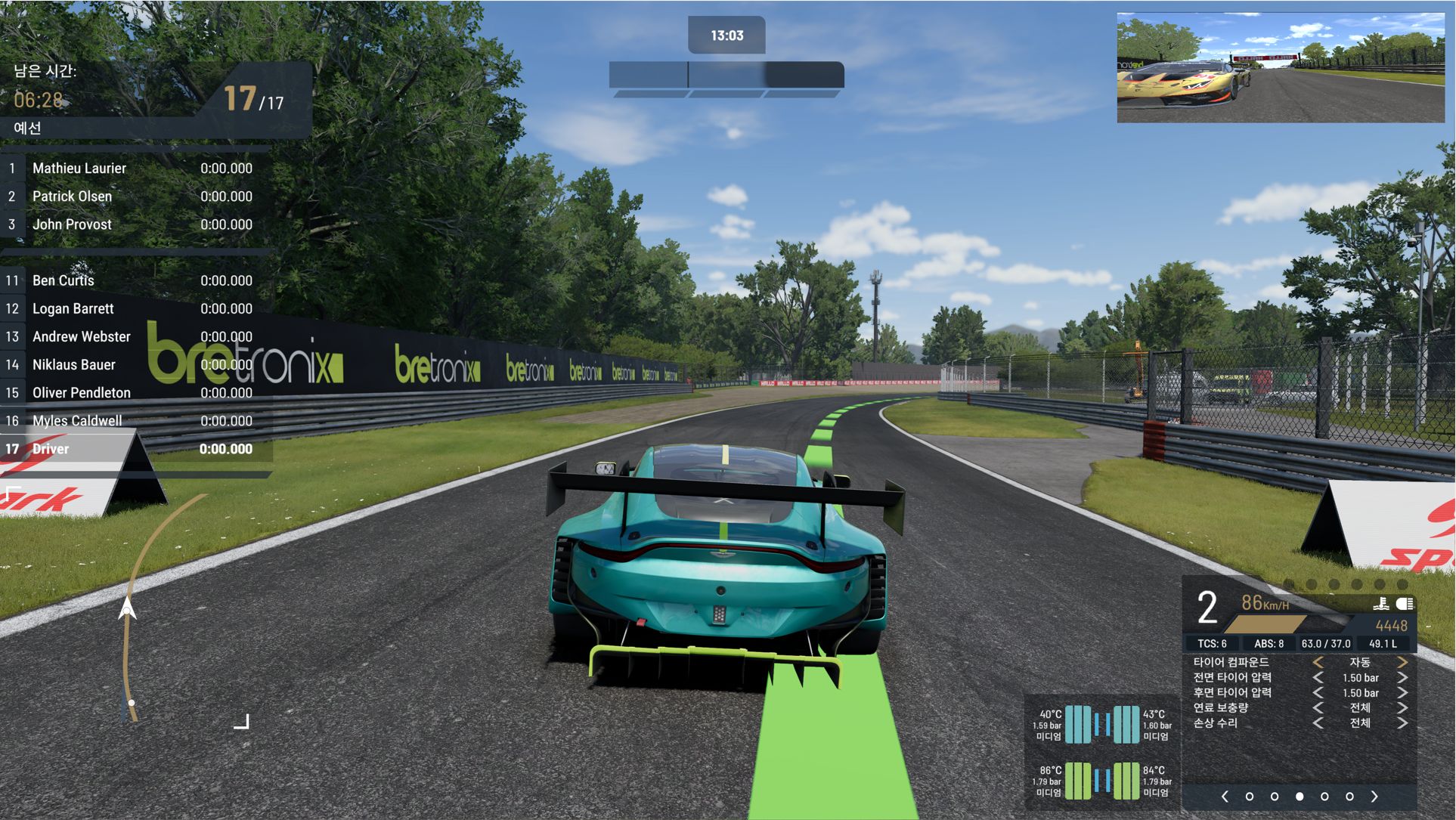1456x820 pixels.
Task: Go to the previous MFD page arrow
Action: [1225, 797]
